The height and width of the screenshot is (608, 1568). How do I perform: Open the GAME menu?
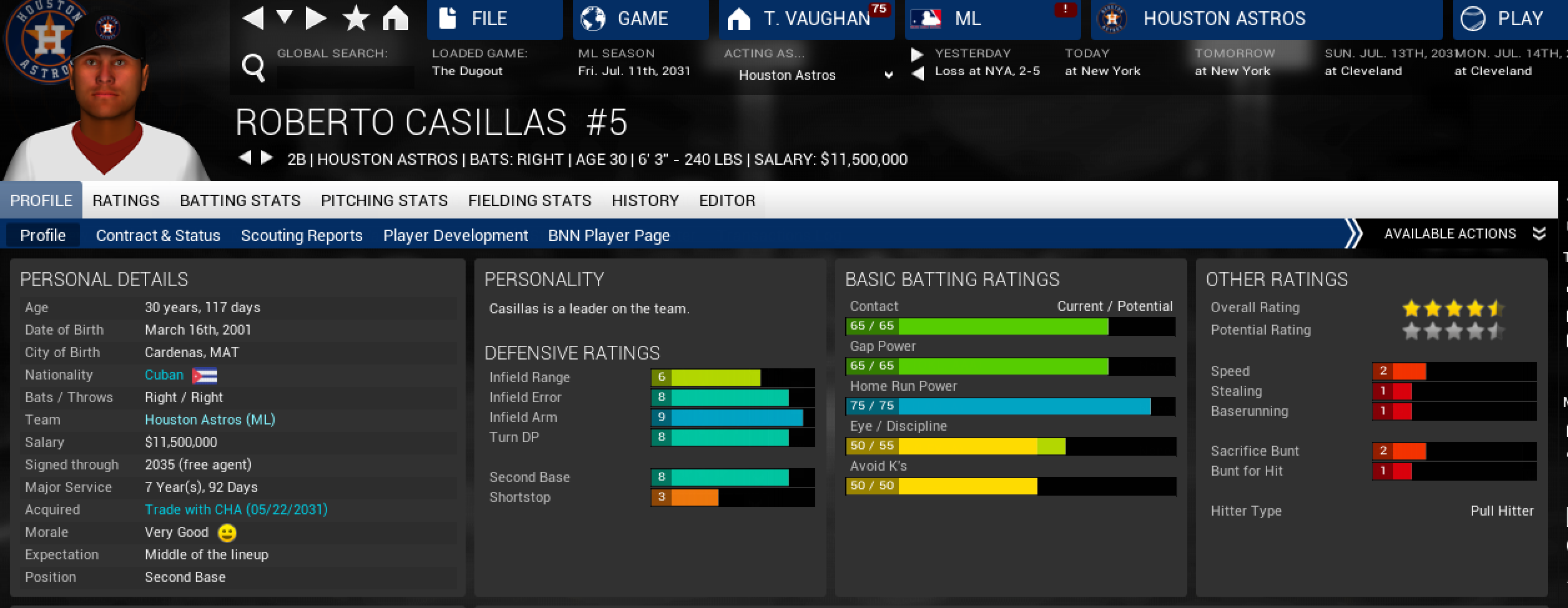click(x=640, y=19)
